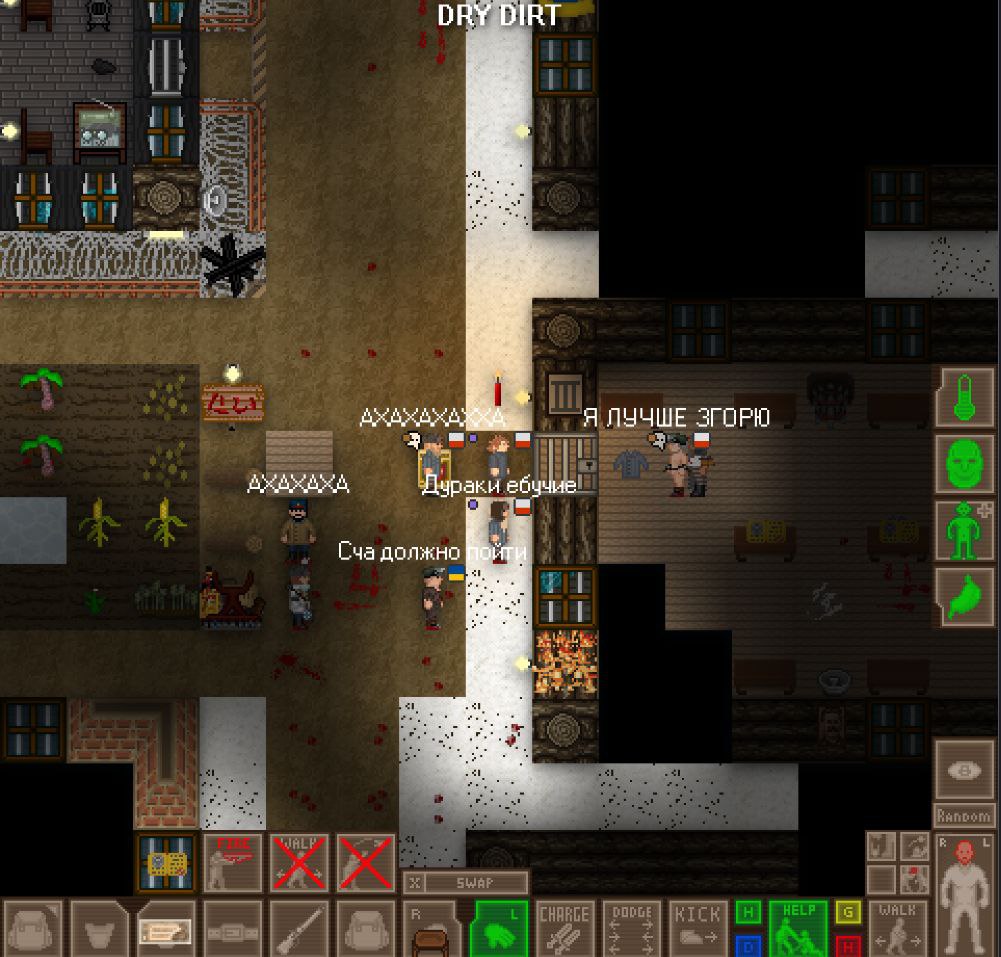Choose the green HELP intent

[x=798, y=926]
